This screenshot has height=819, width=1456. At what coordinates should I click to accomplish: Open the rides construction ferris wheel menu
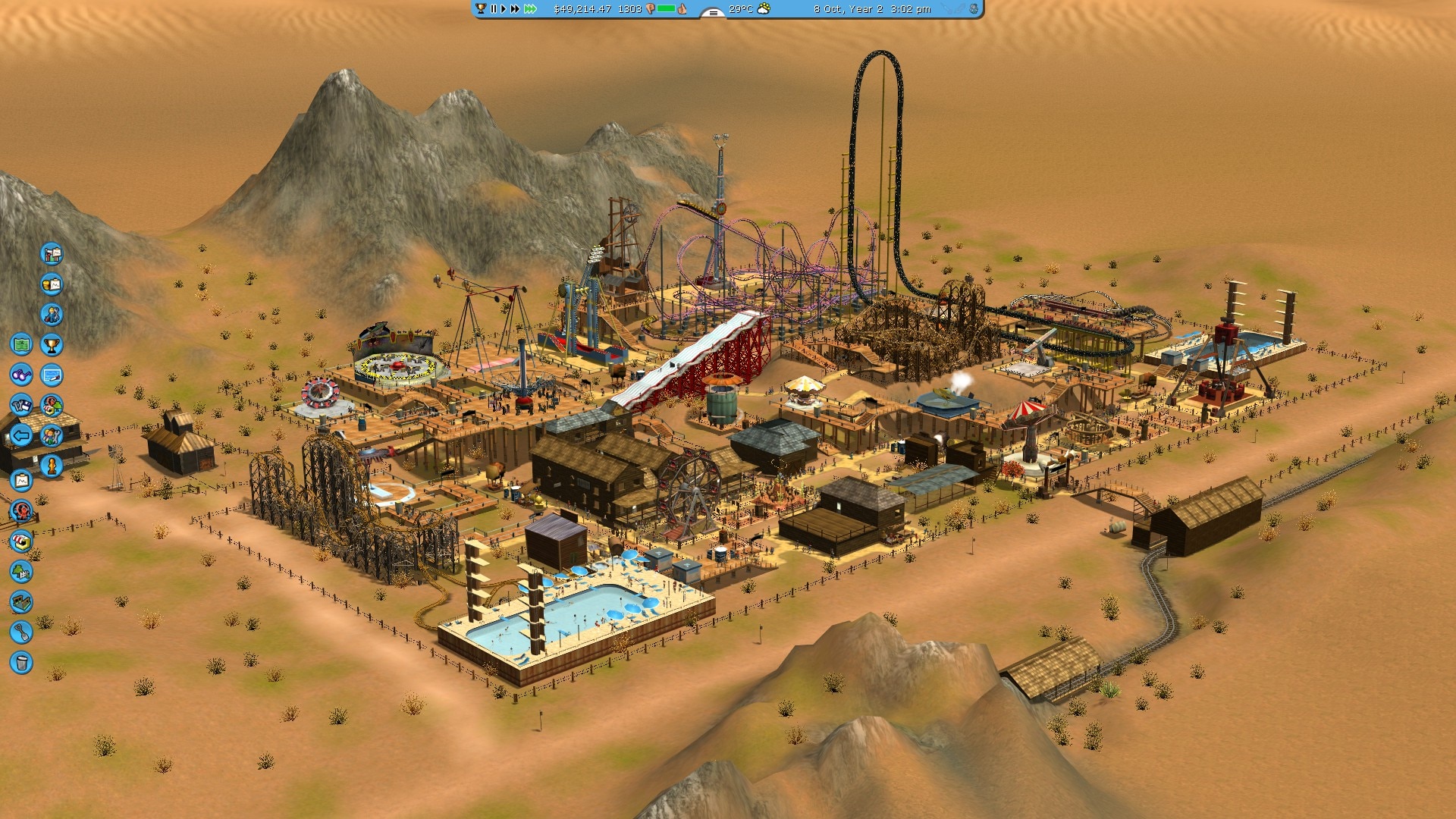coord(21,511)
